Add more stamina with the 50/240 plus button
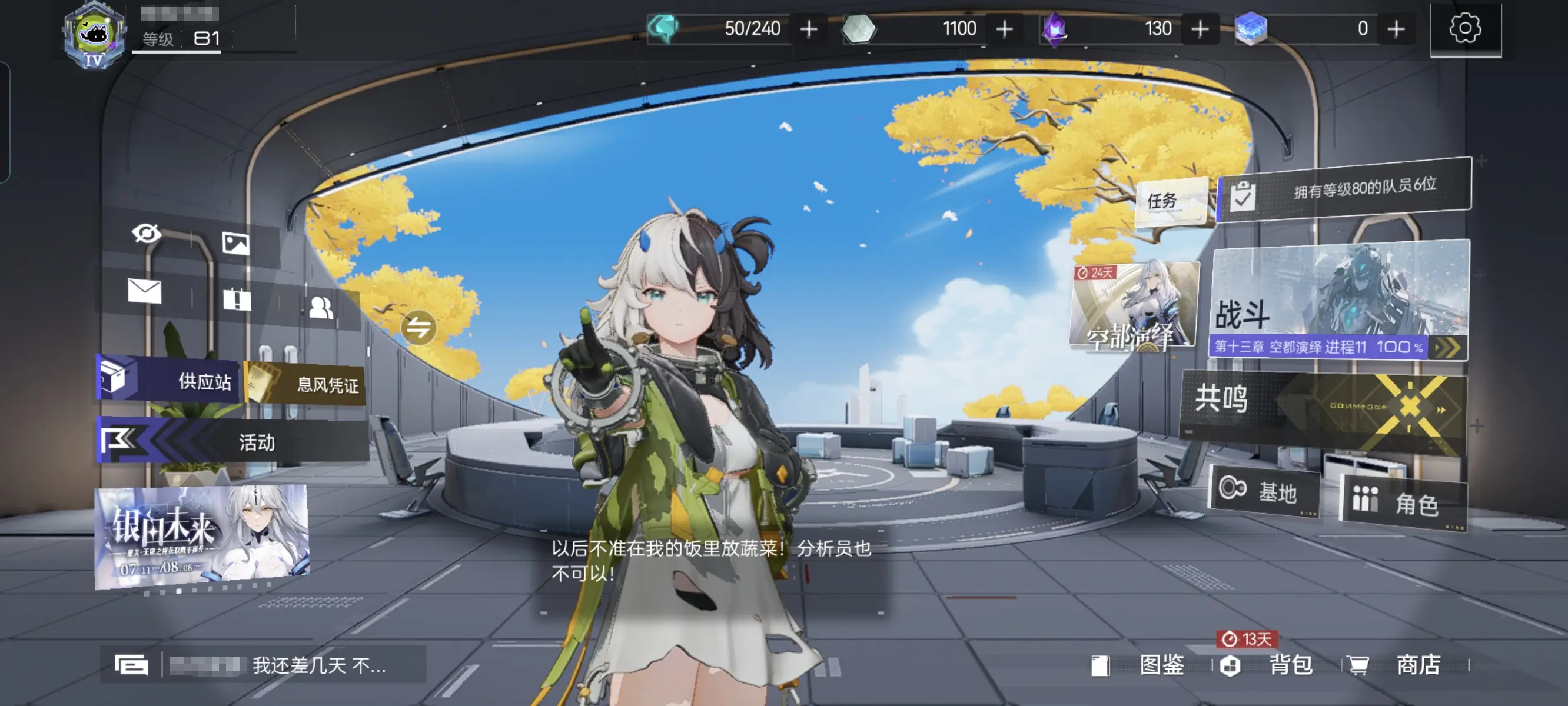The width and height of the screenshot is (1568, 706). click(809, 29)
